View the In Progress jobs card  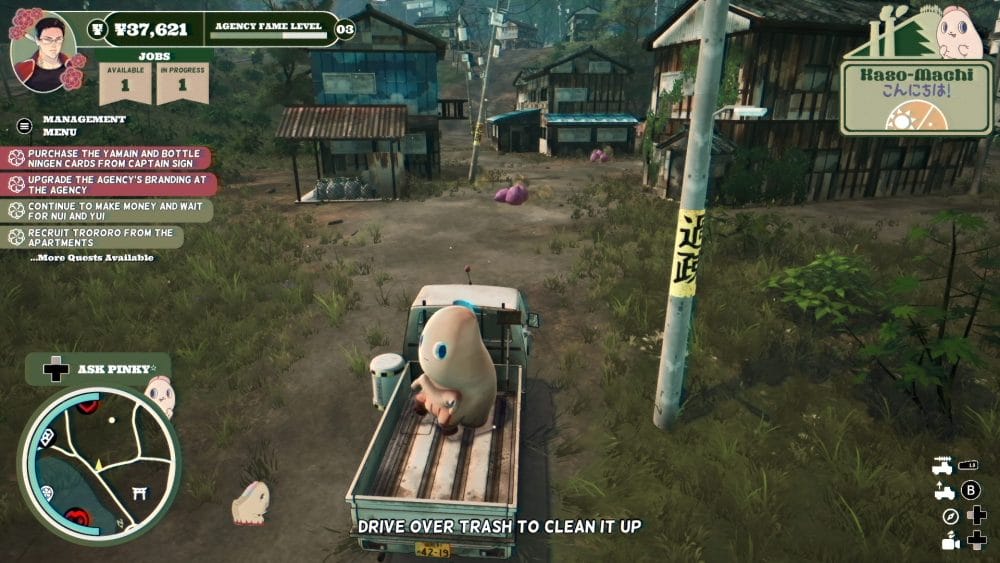tap(182, 84)
